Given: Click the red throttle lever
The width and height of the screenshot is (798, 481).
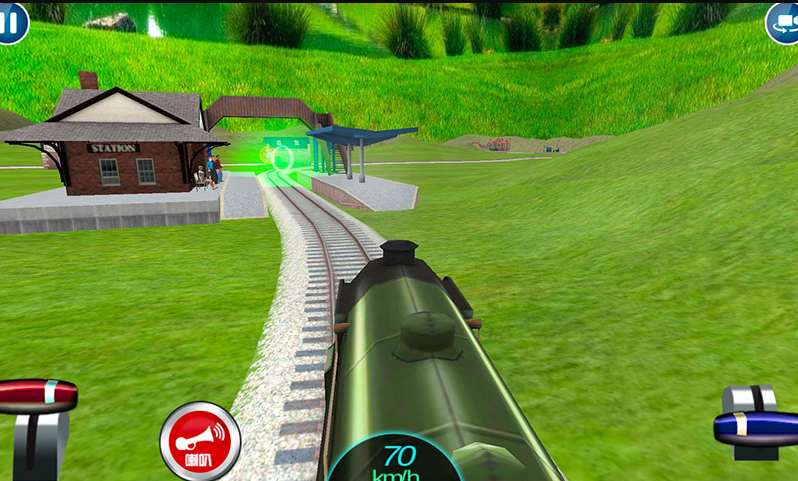Looking at the screenshot, I should pyautogui.click(x=38, y=396).
